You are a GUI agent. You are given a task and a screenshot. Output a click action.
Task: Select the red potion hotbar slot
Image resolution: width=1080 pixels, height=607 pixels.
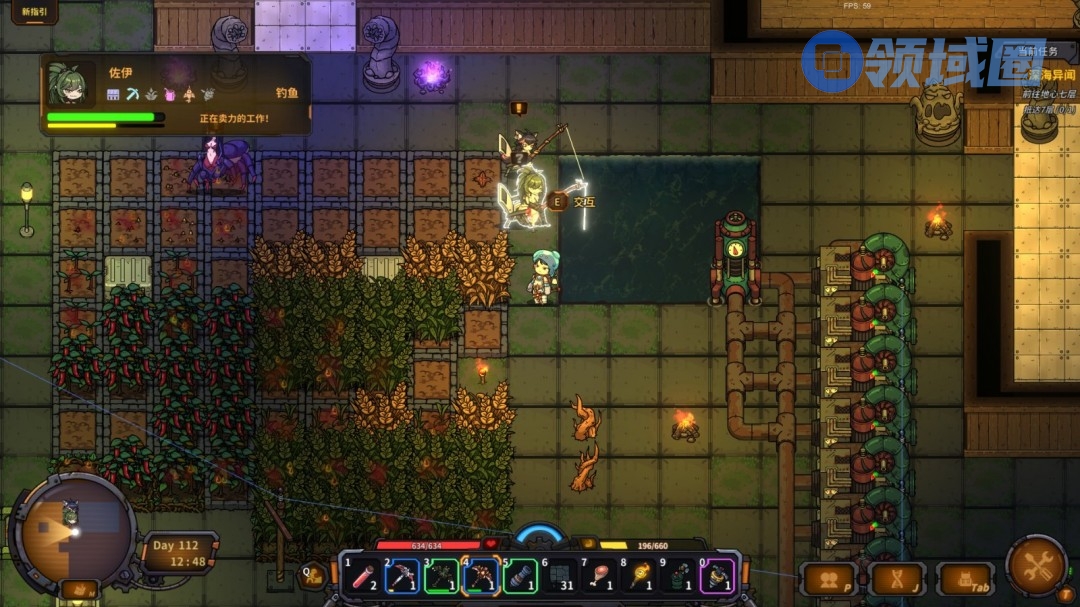(362, 576)
